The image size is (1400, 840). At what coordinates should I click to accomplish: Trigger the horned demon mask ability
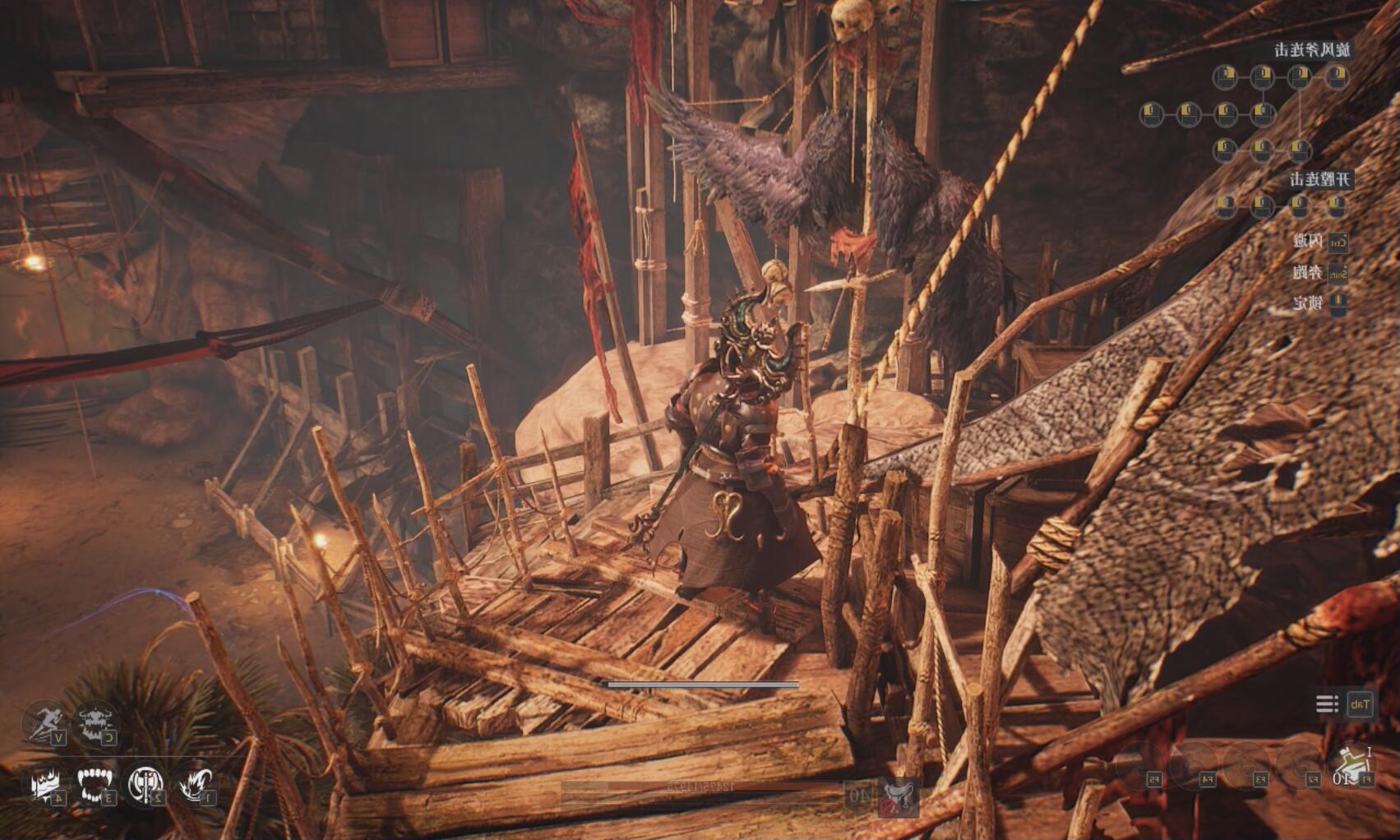click(x=96, y=722)
